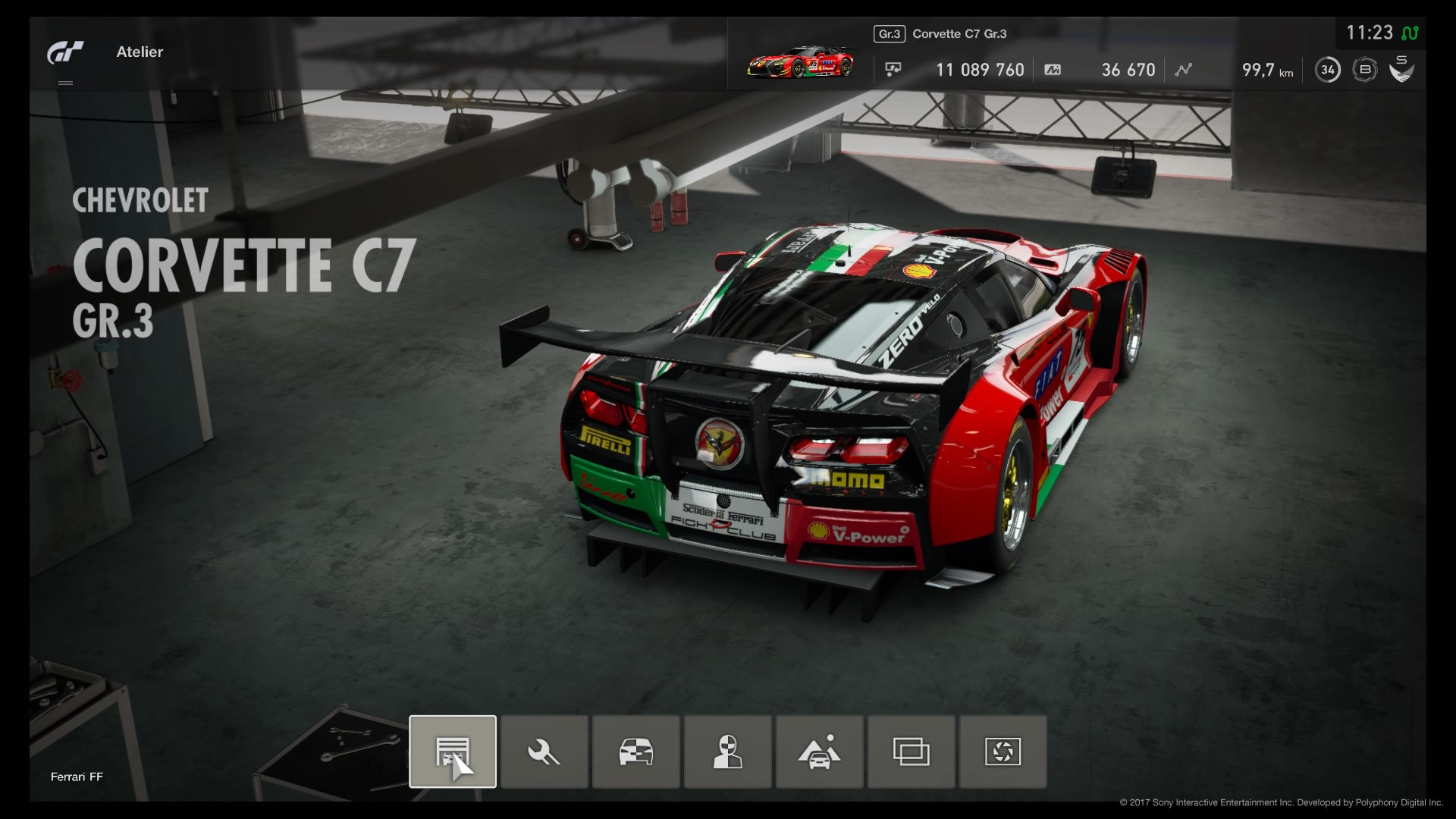
Task: Open the garage icon button
Action: coord(453,752)
